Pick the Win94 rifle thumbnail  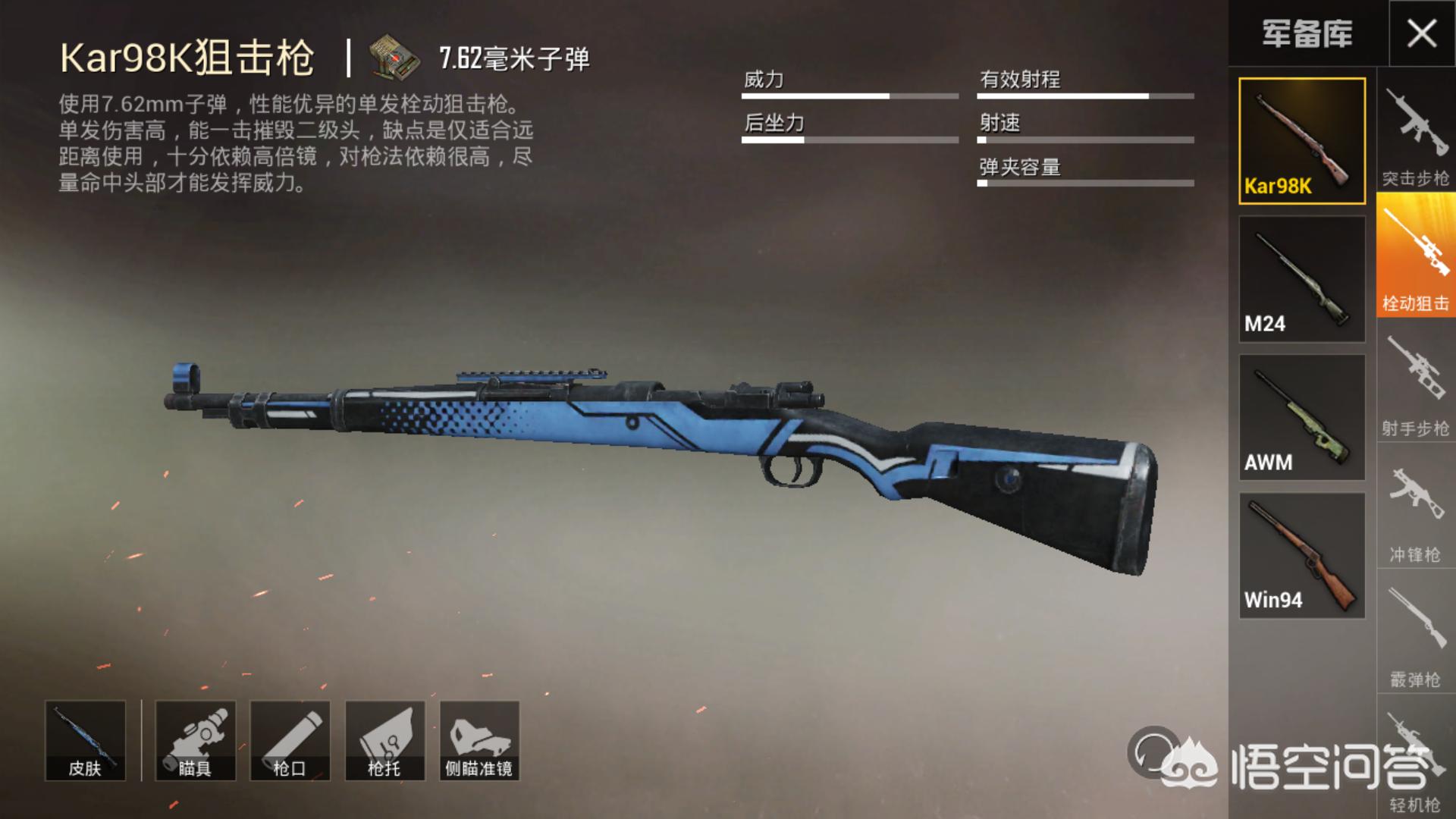pos(1301,555)
